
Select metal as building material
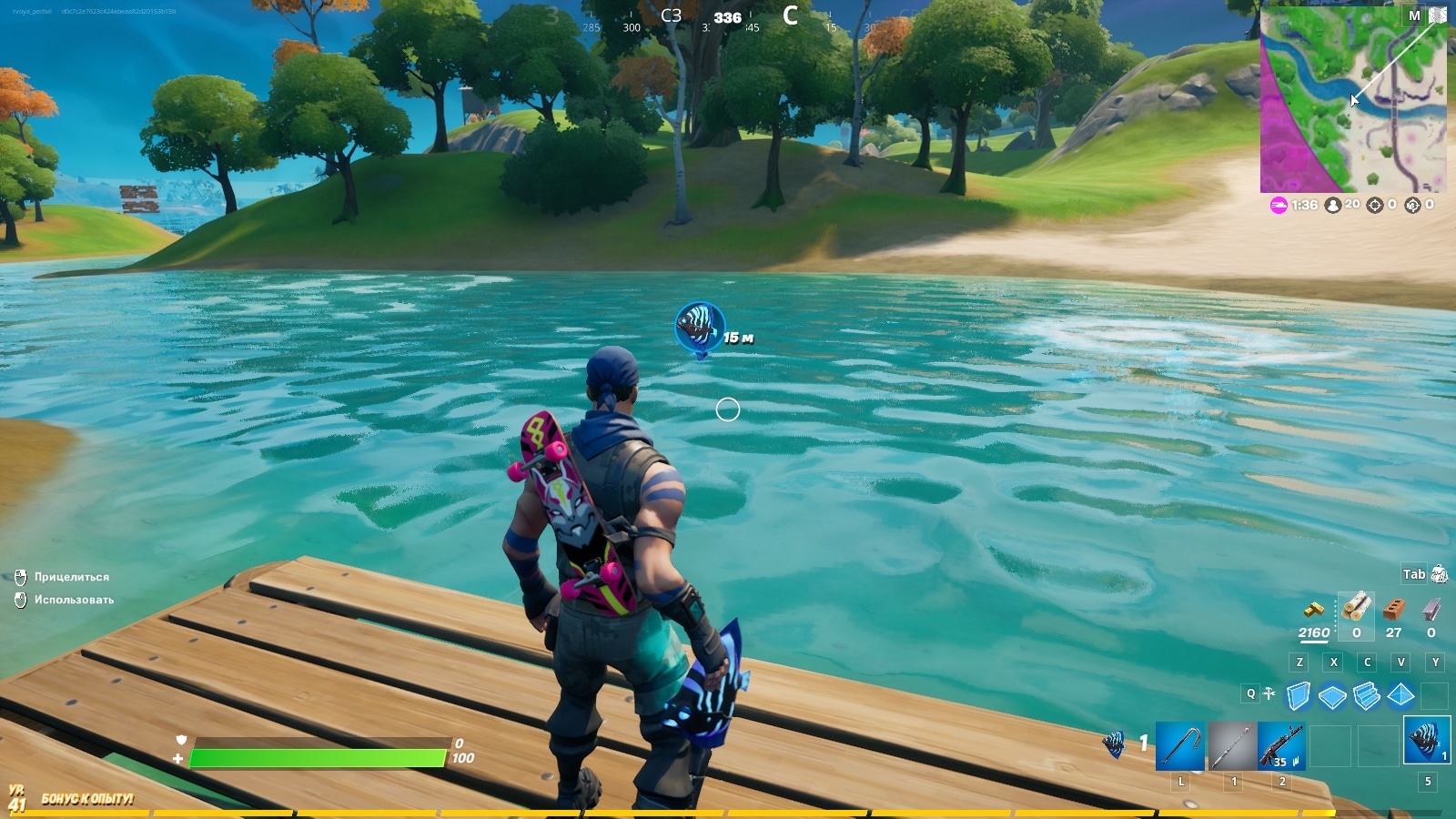point(1431,608)
